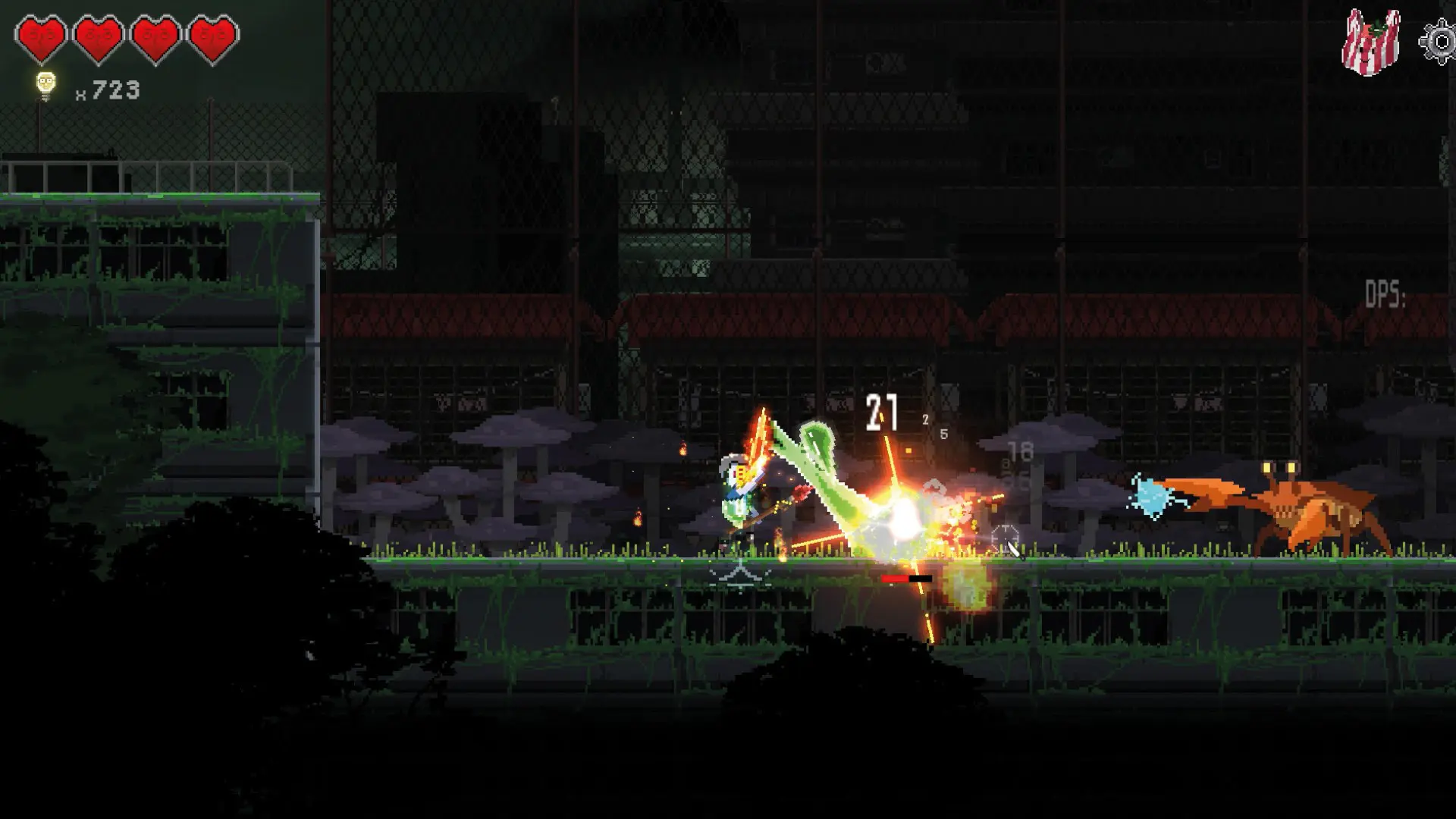The width and height of the screenshot is (1456, 819).
Task: Open the settings gear icon
Action: [1439, 41]
